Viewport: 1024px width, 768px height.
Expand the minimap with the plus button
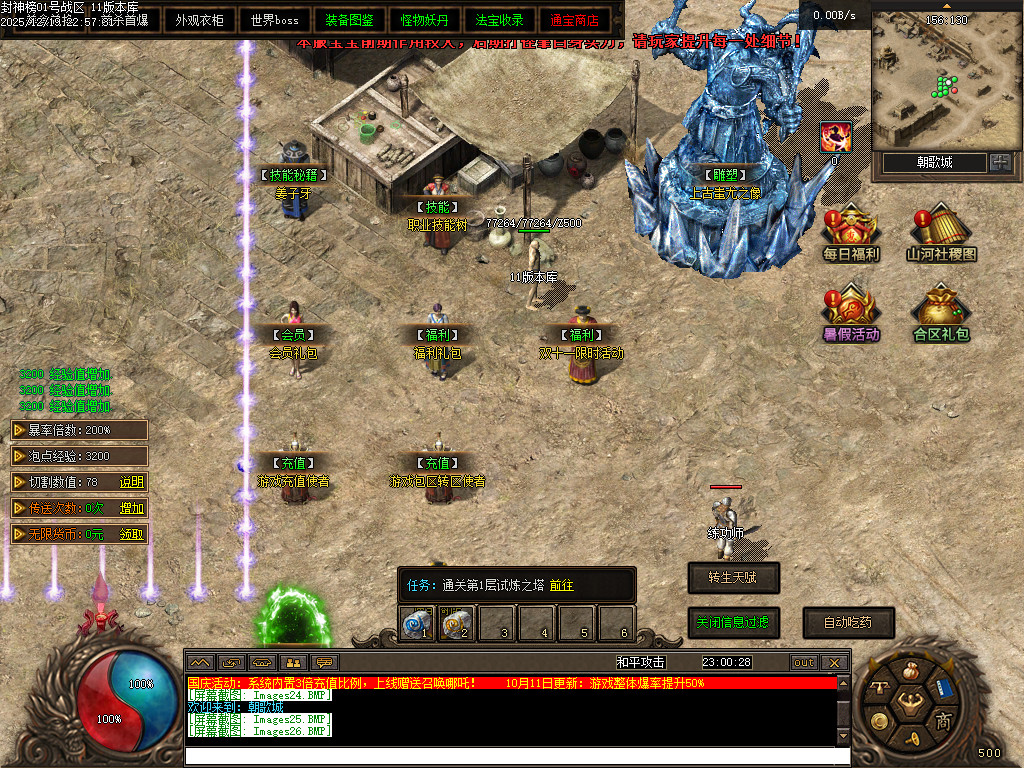[x=1000, y=162]
